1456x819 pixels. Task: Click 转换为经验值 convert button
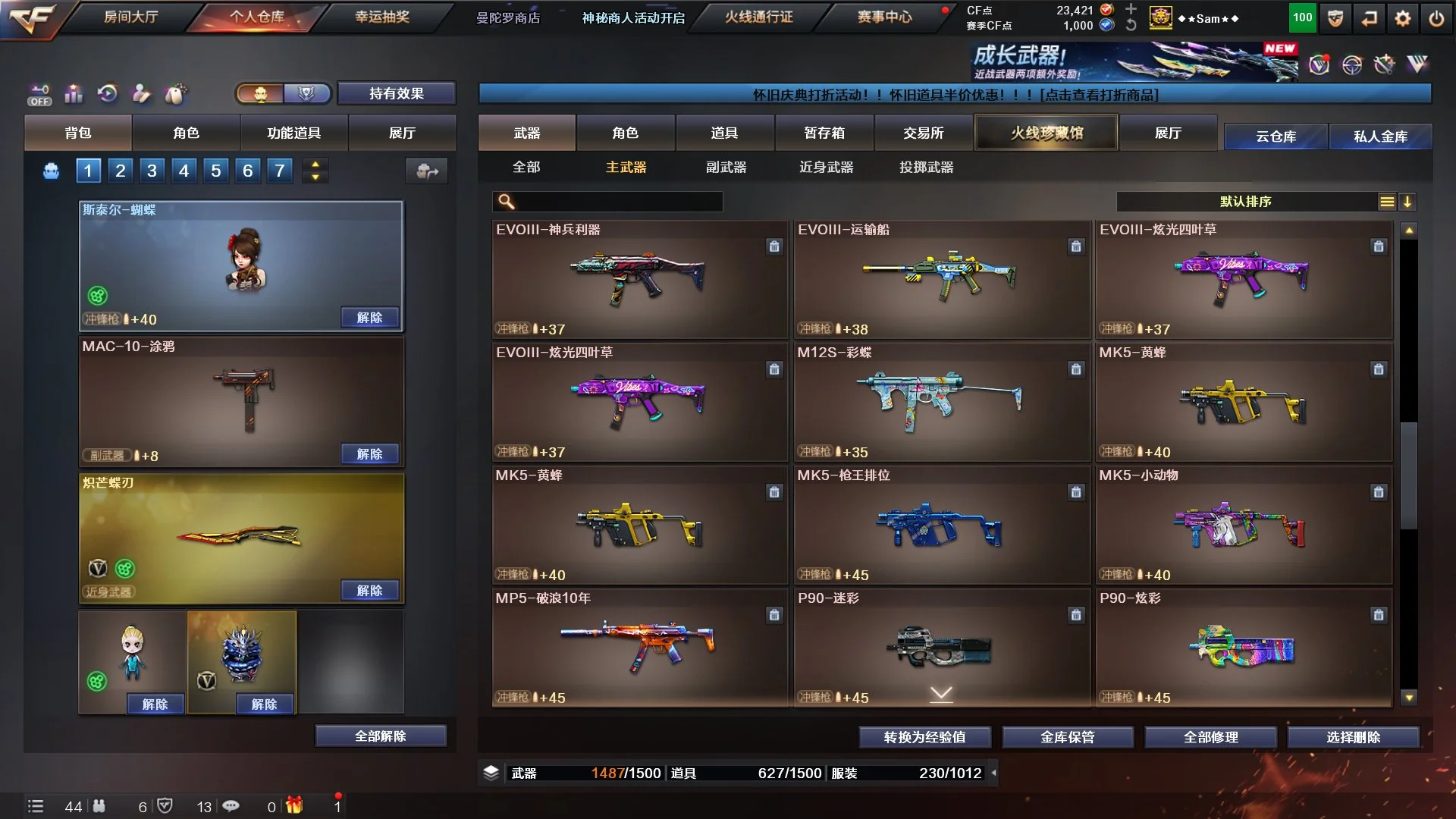[924, 736]
